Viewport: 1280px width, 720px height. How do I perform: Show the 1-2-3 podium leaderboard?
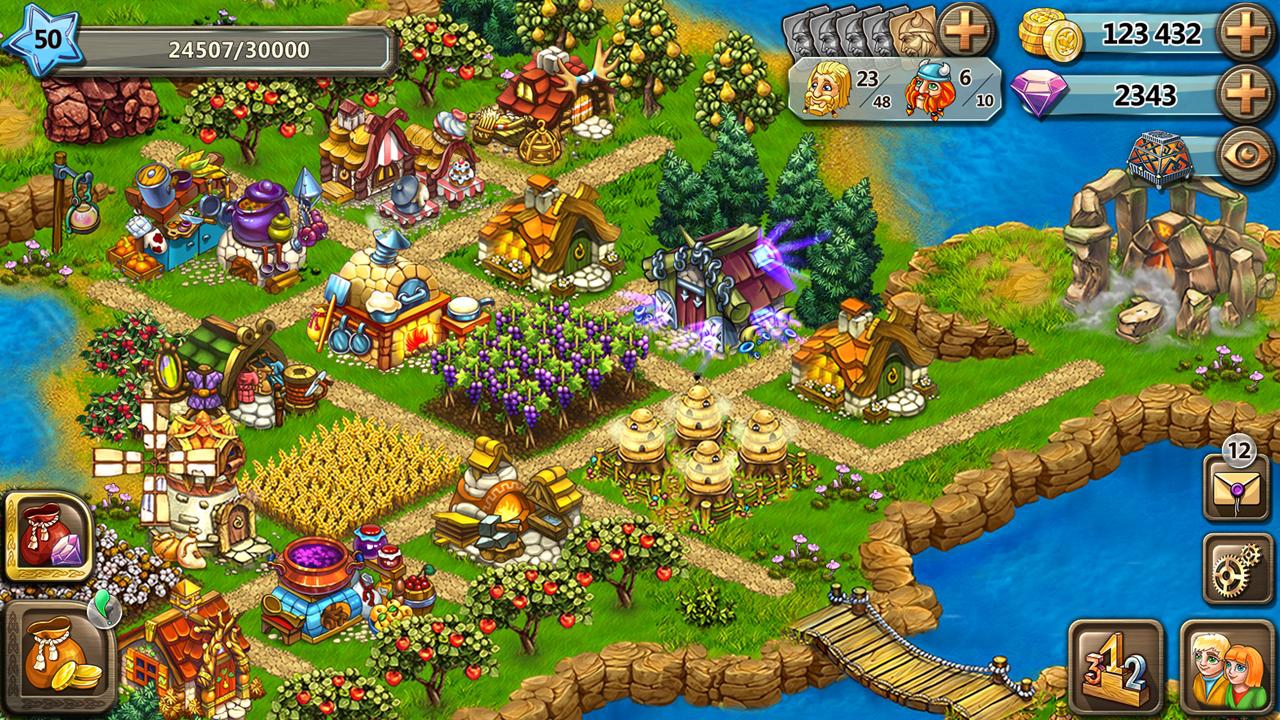coord(1115,666)
